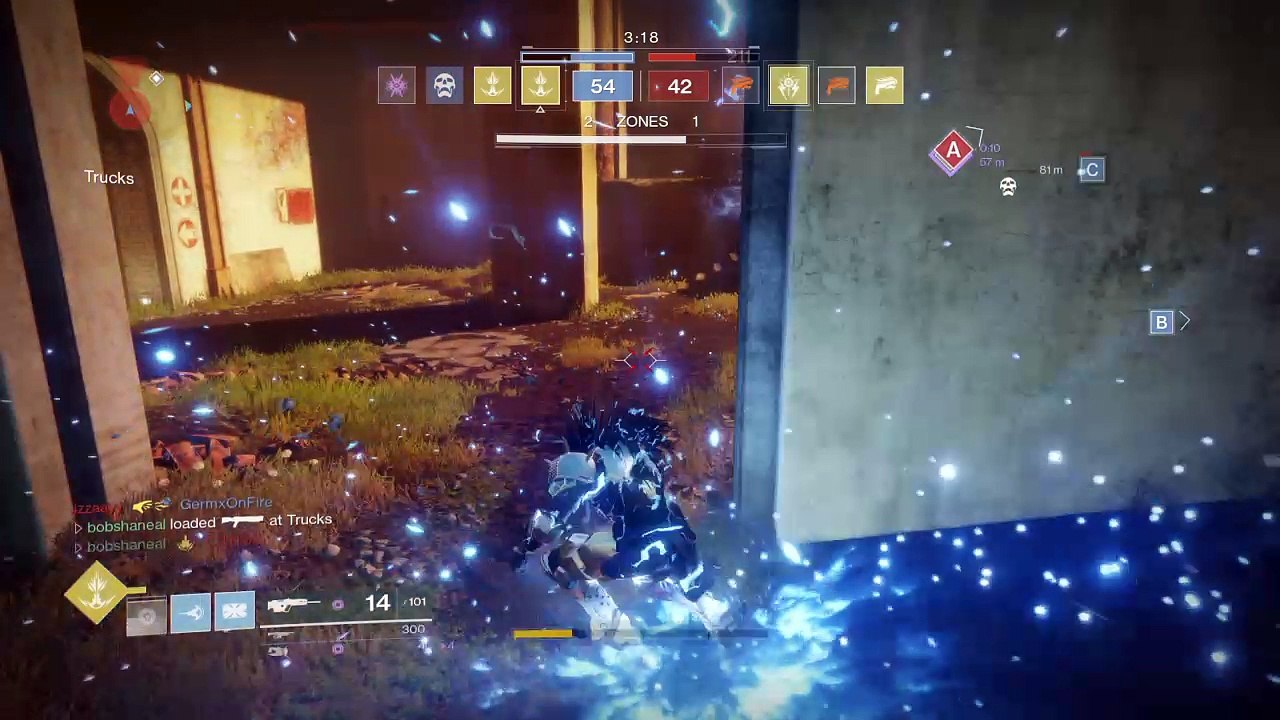Select the purple void teammate icon
Viewport: 1280px width, 720px height.
click(397, 86)
